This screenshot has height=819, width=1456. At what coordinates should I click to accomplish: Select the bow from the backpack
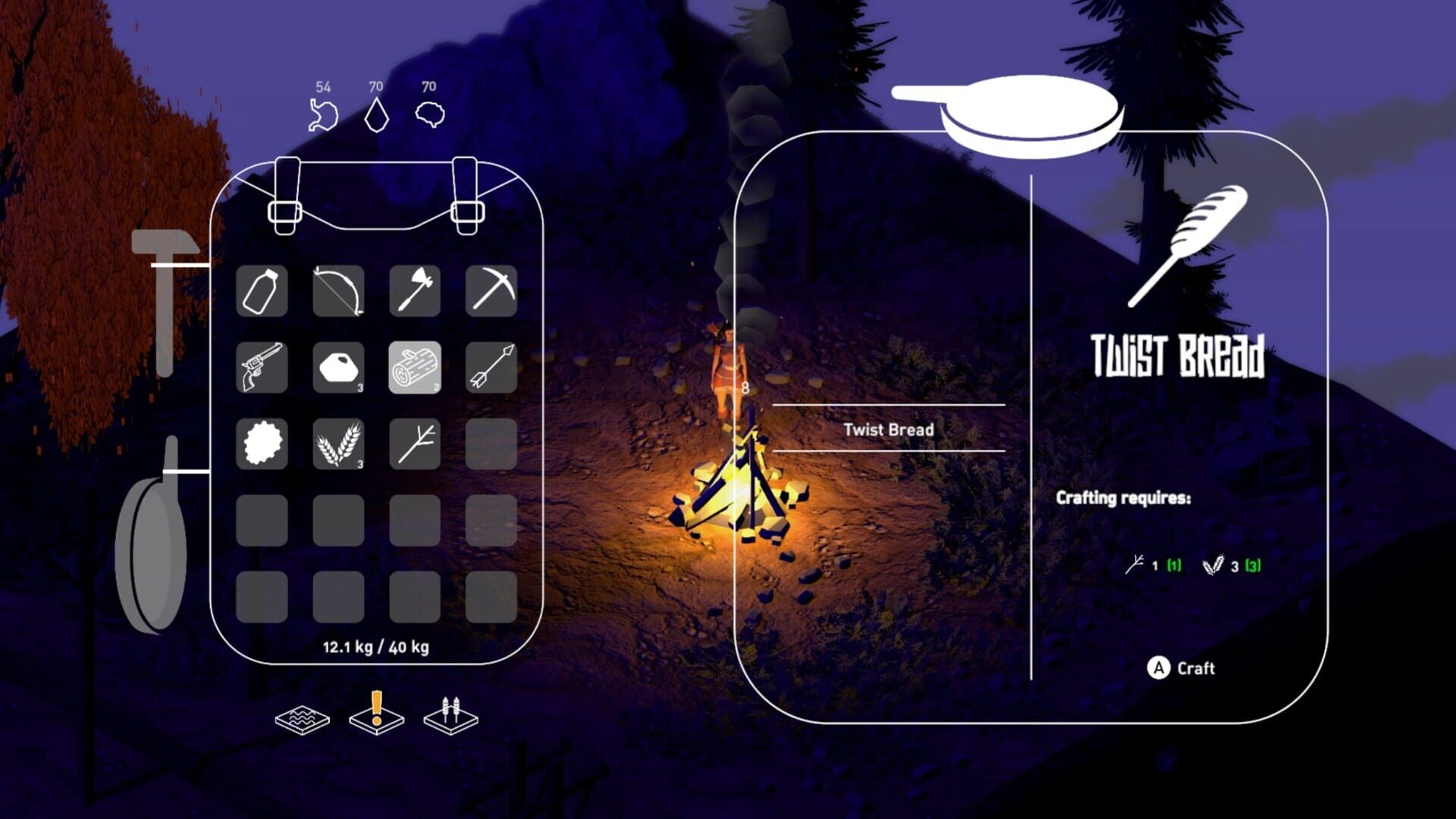(x=337, y=292)
